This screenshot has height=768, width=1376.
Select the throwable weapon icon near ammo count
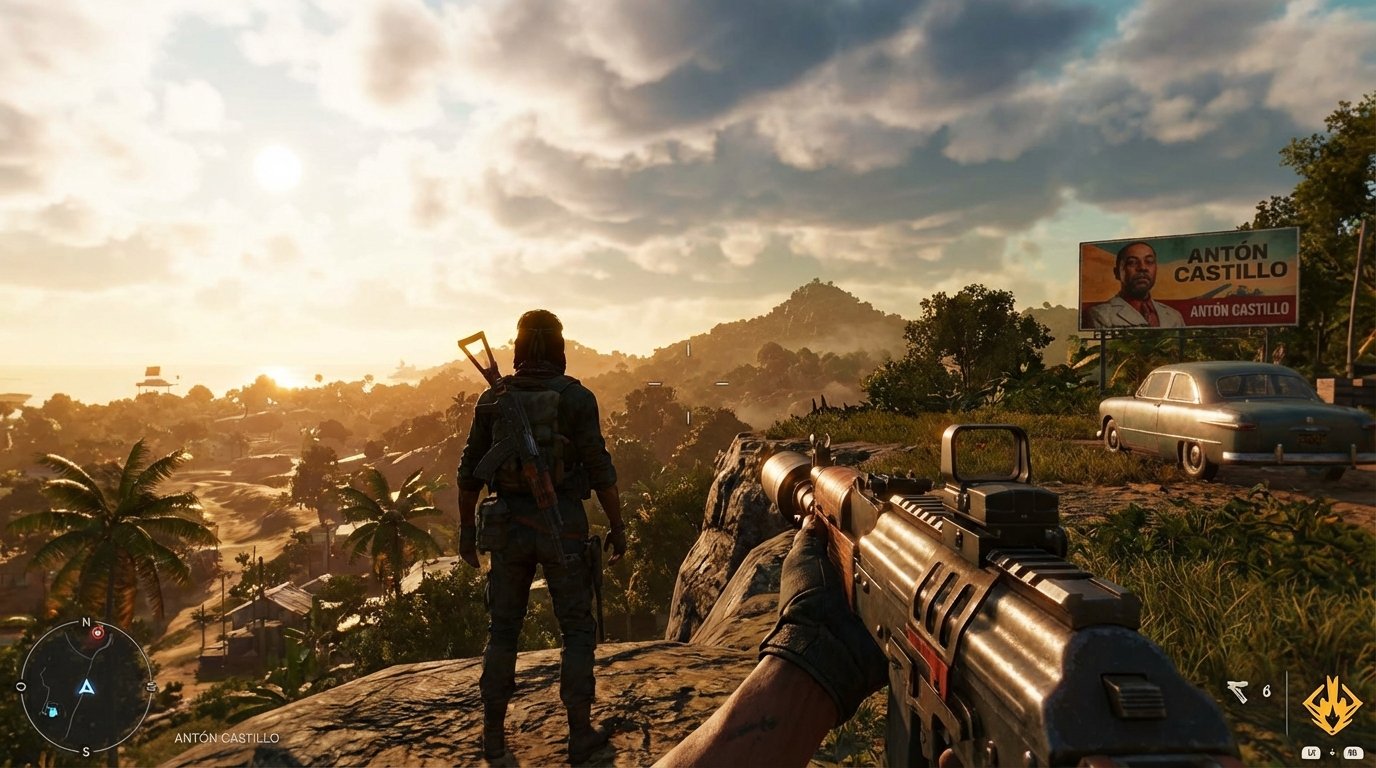(x=1238, y=691)
